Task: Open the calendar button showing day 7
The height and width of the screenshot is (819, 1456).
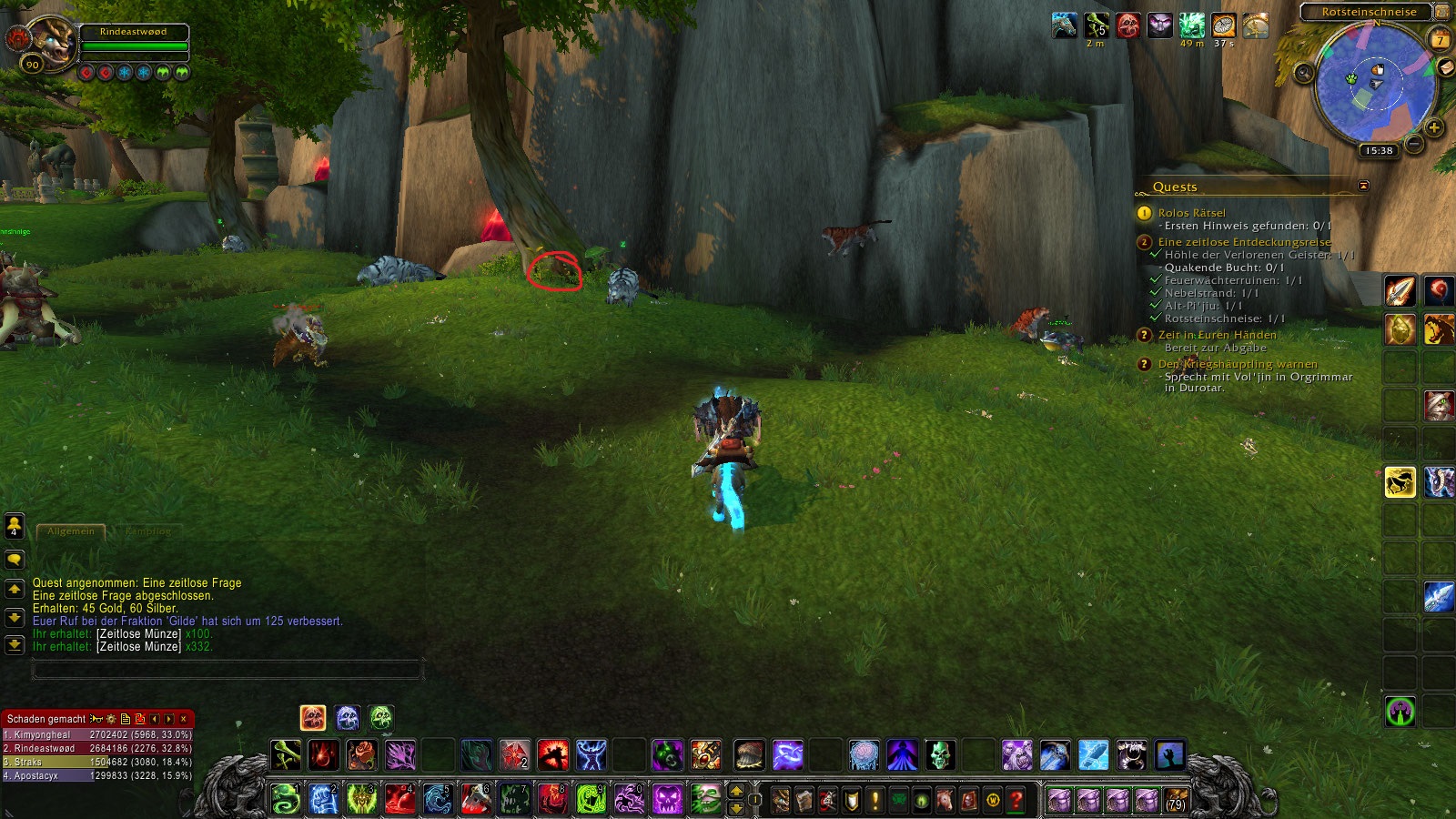Action: [x=1440, y=39]
